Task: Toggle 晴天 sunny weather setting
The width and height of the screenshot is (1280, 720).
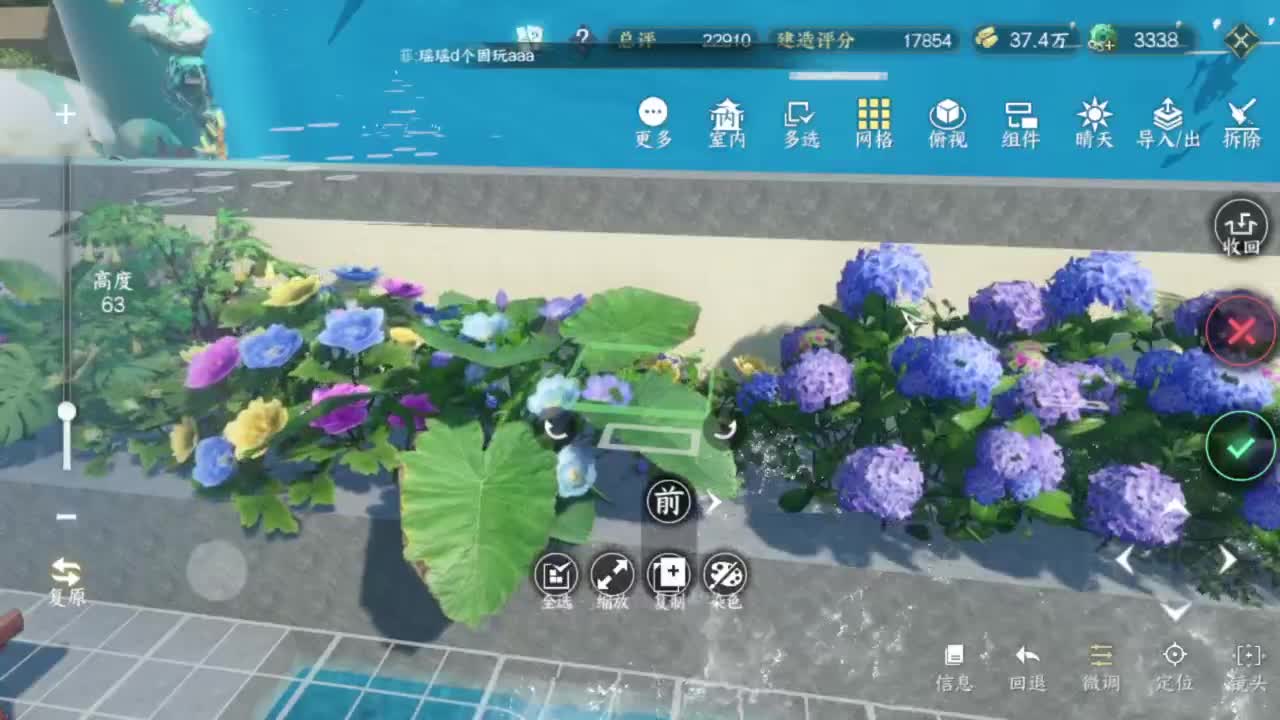Action: tap(1092, 122)
